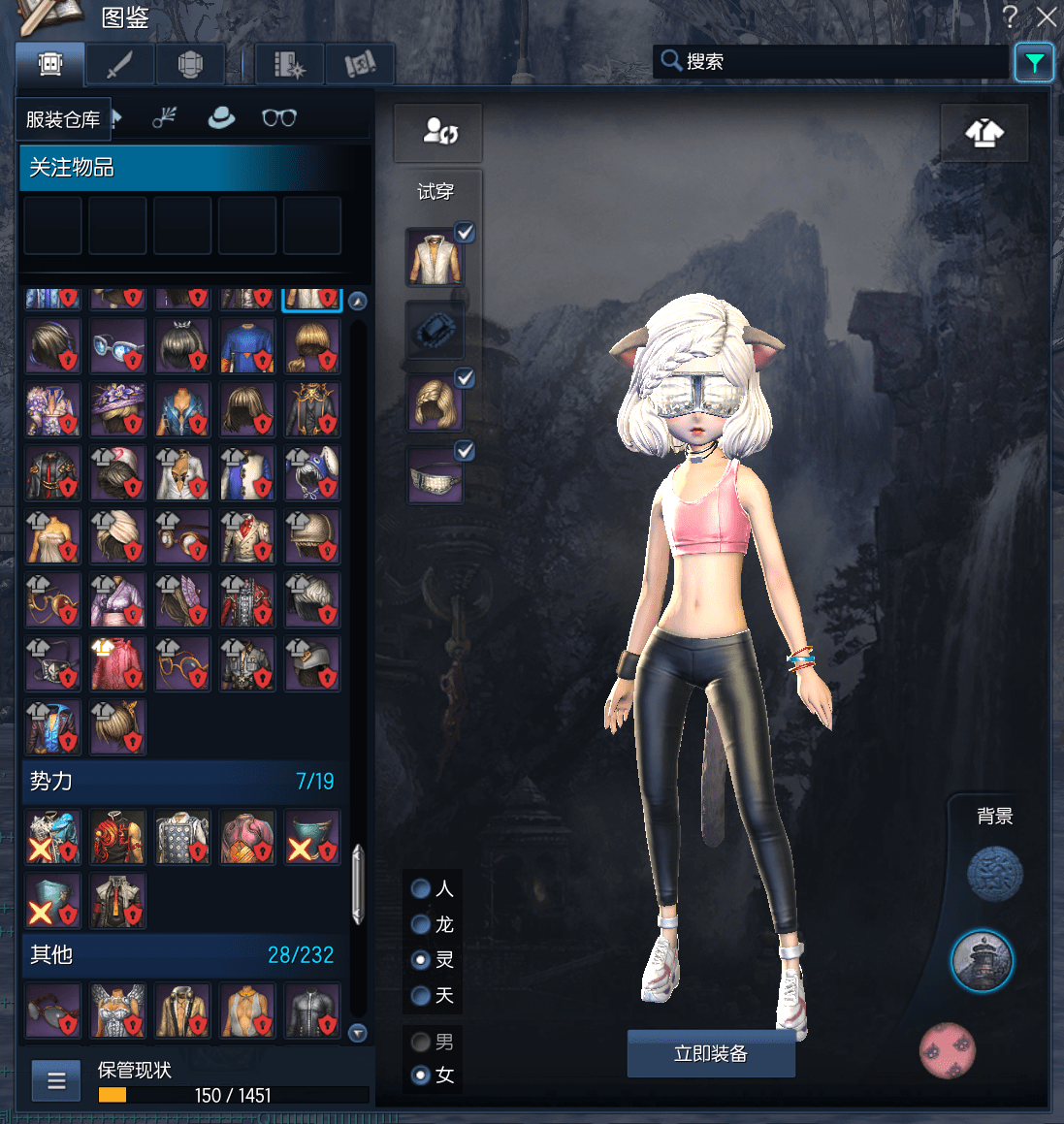Screen dimensions: 1064x1124
Task: Select the 天 race option
Action: click(421, 995)
